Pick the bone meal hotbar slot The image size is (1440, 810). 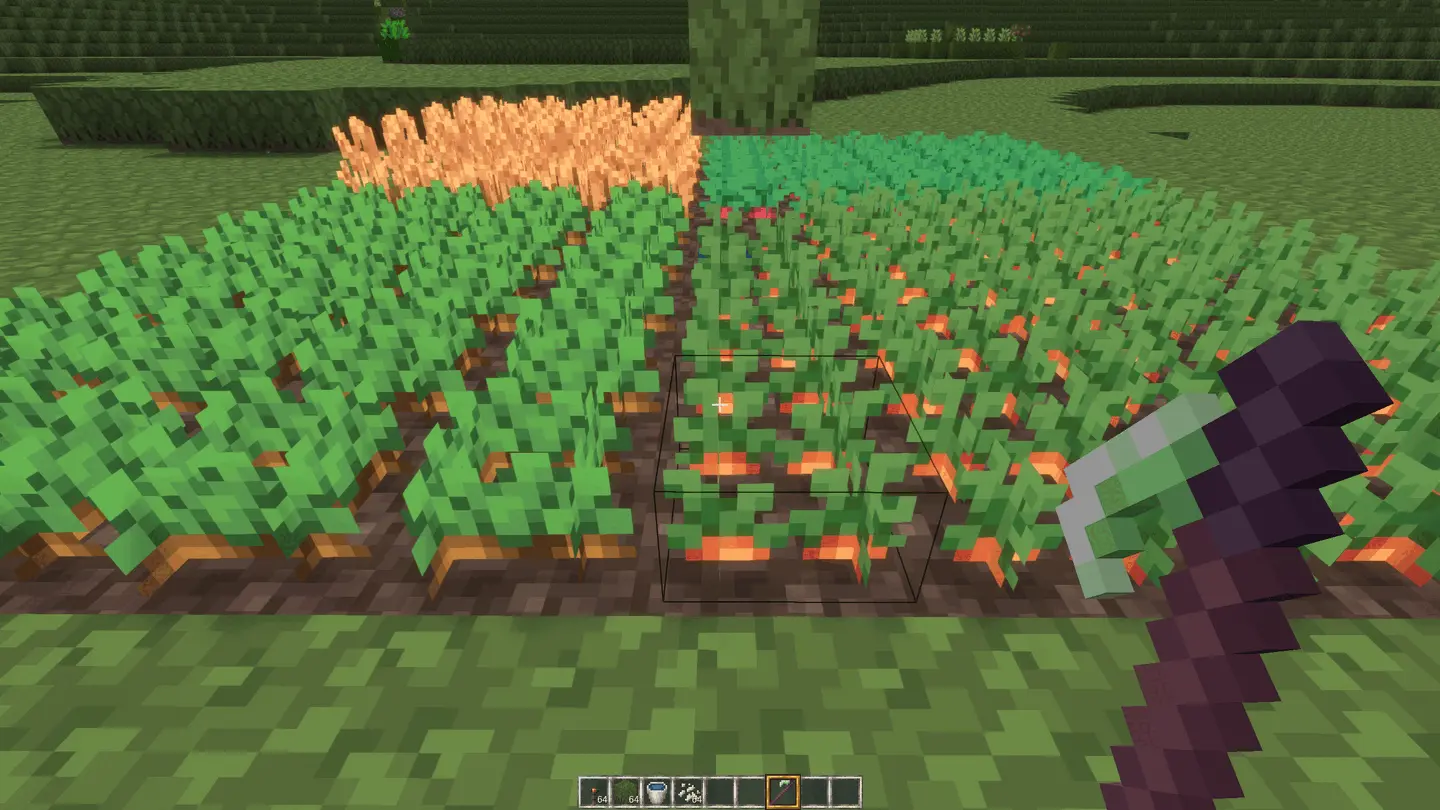pyautogui.click(x=688, y=792)
